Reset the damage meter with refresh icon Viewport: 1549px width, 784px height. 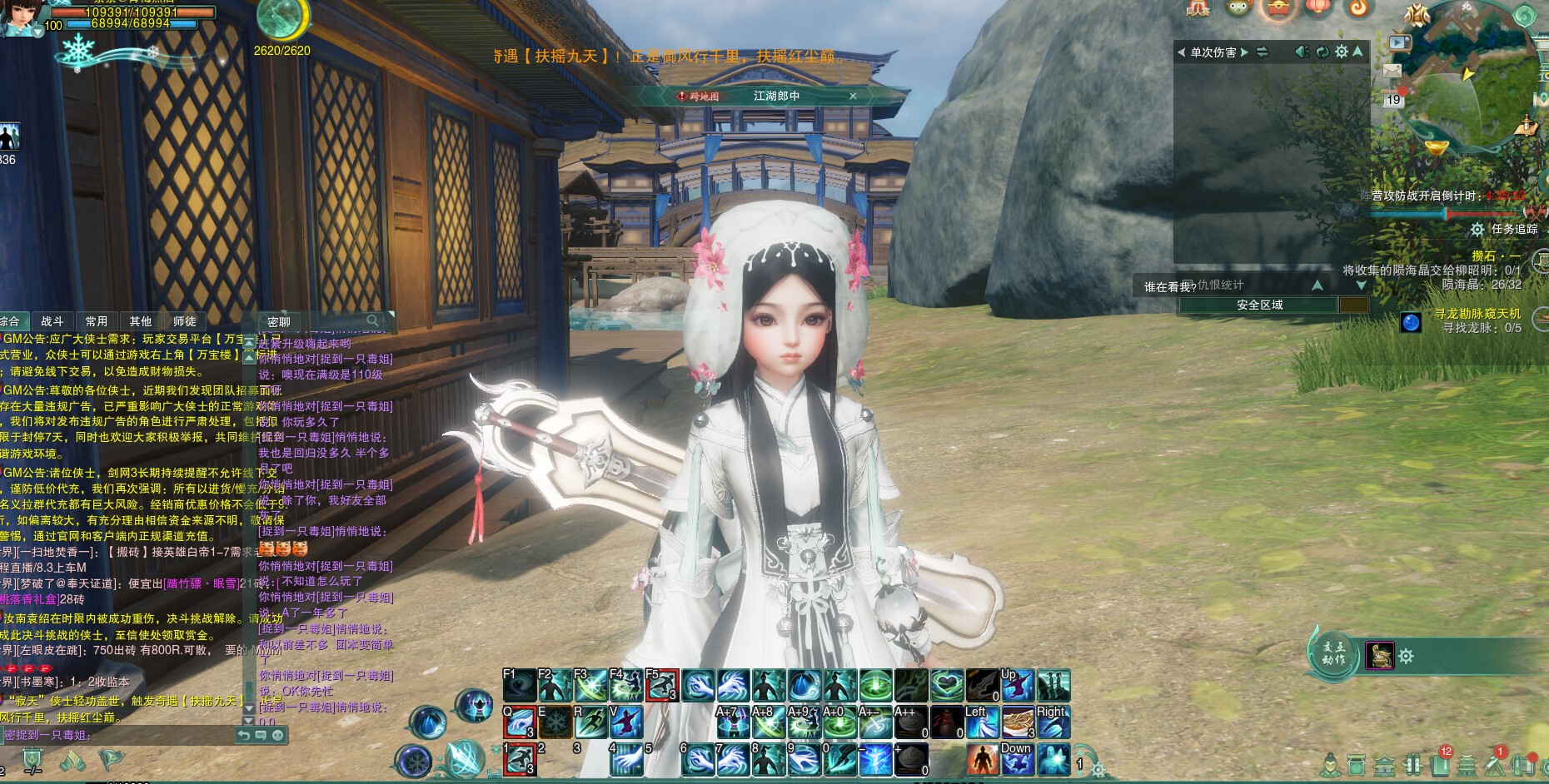(1322, 52)
